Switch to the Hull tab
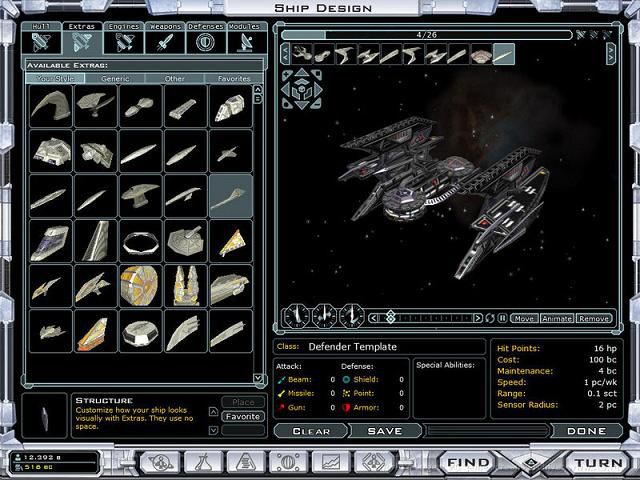The image size is (640, 480). coord(41,38)
